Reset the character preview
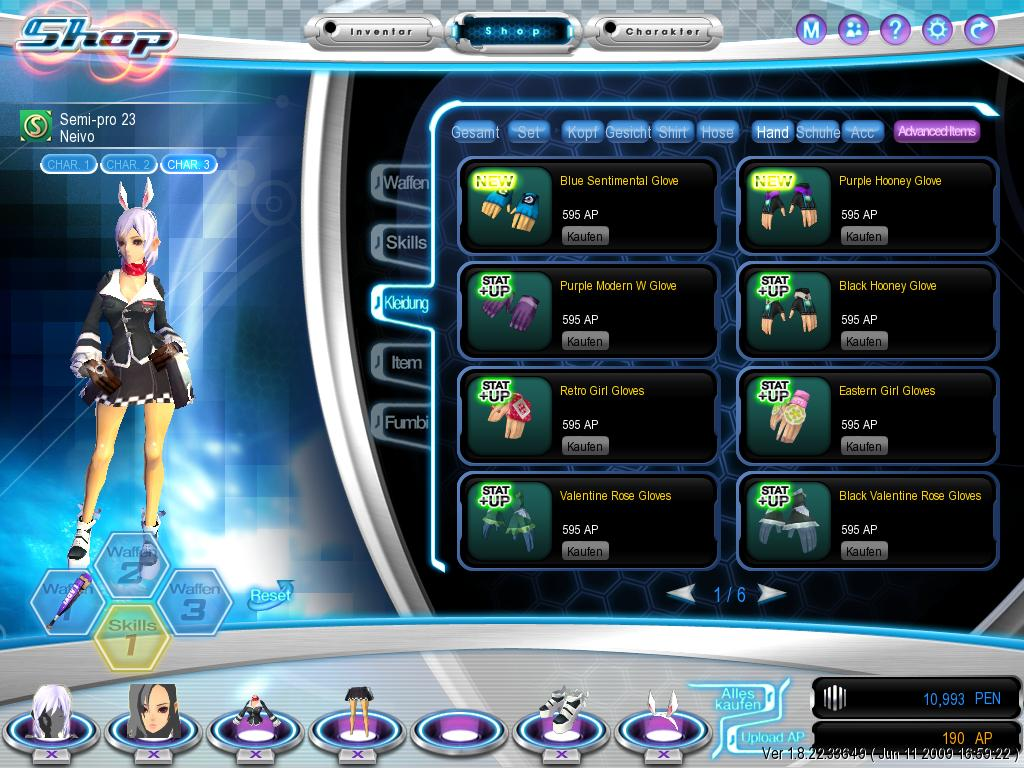The height and width of the screenshot is (768, 1024). tap(270, 595)
